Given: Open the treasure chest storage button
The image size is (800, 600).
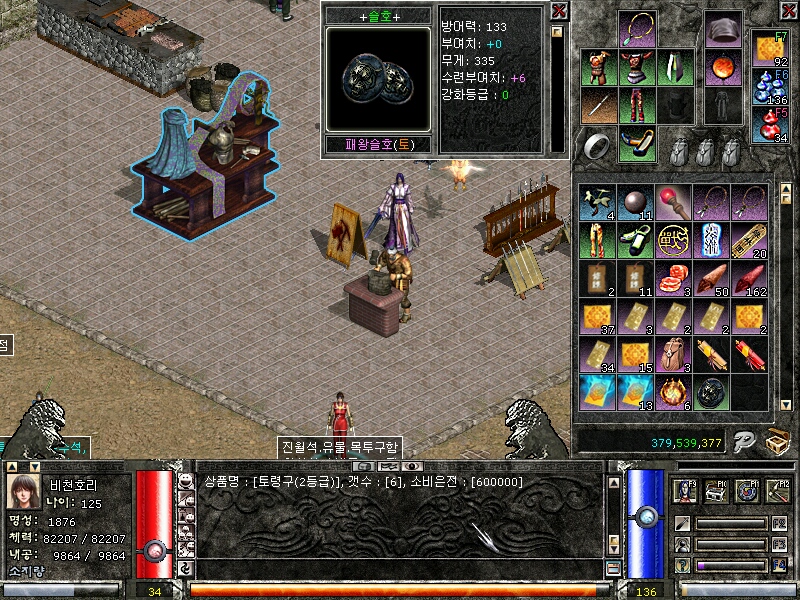Looking at the screenshot, I should pos(777,441).
